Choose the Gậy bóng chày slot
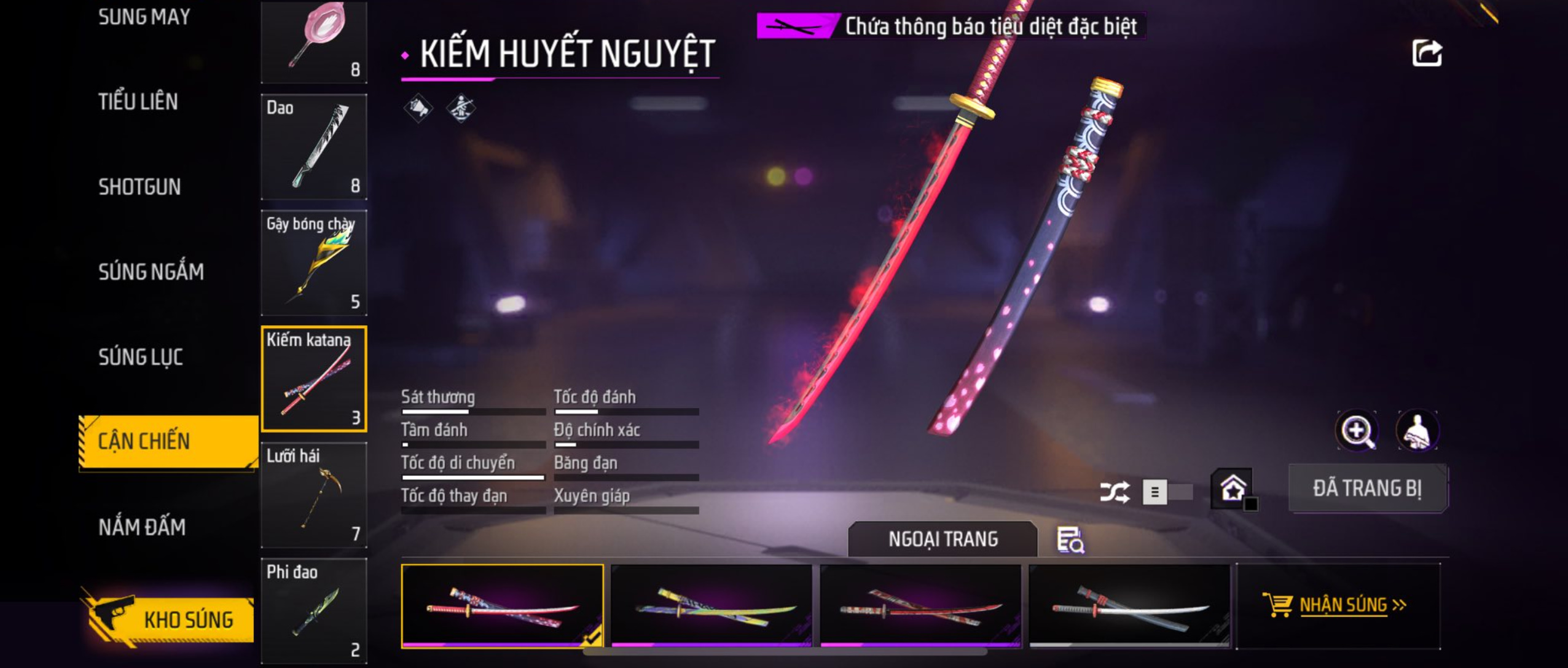 tap(314, 263)
